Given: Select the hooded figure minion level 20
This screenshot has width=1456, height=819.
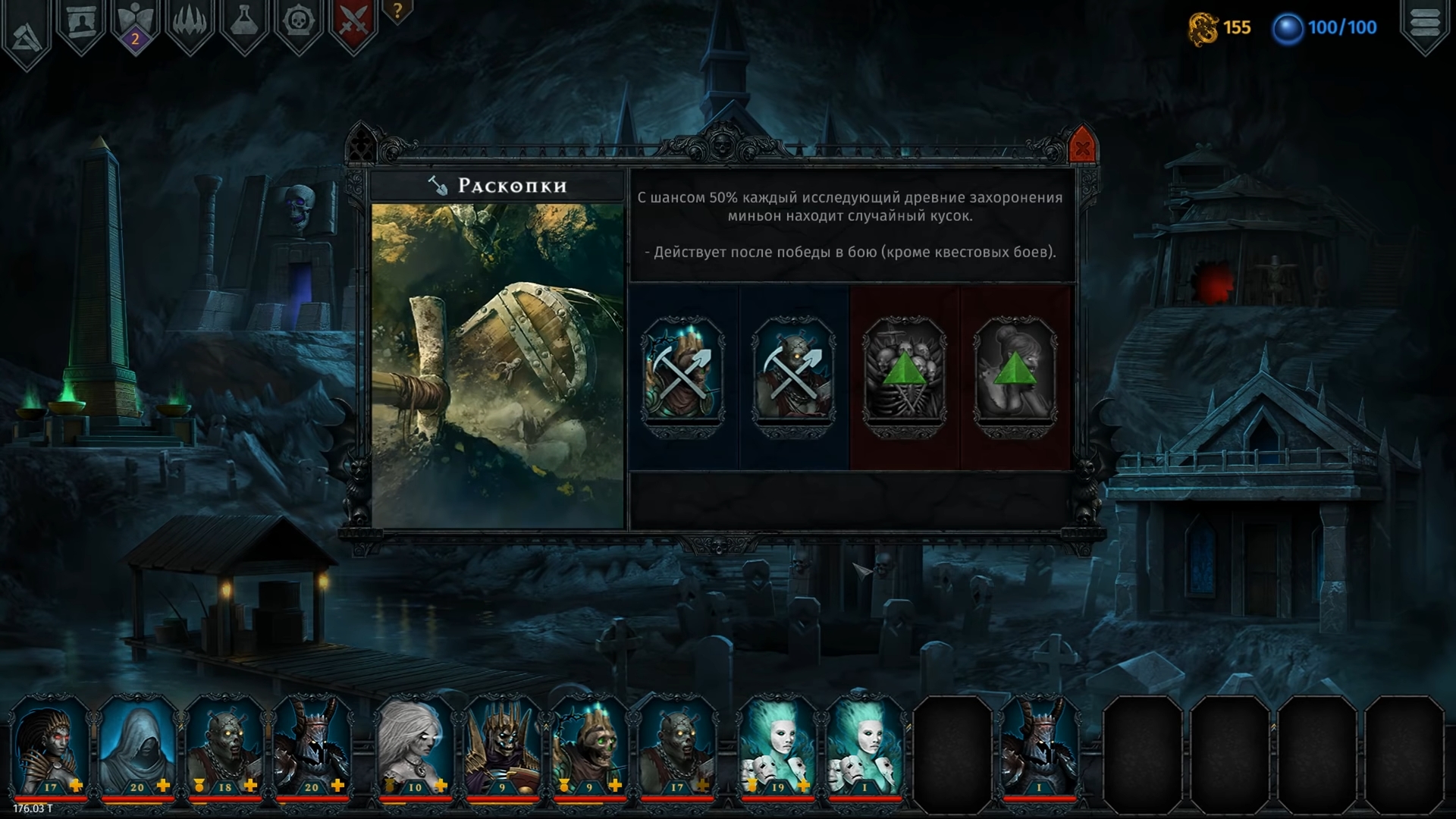Looking at the screenshot, I should pyautogui.click(x=137, y=747).
